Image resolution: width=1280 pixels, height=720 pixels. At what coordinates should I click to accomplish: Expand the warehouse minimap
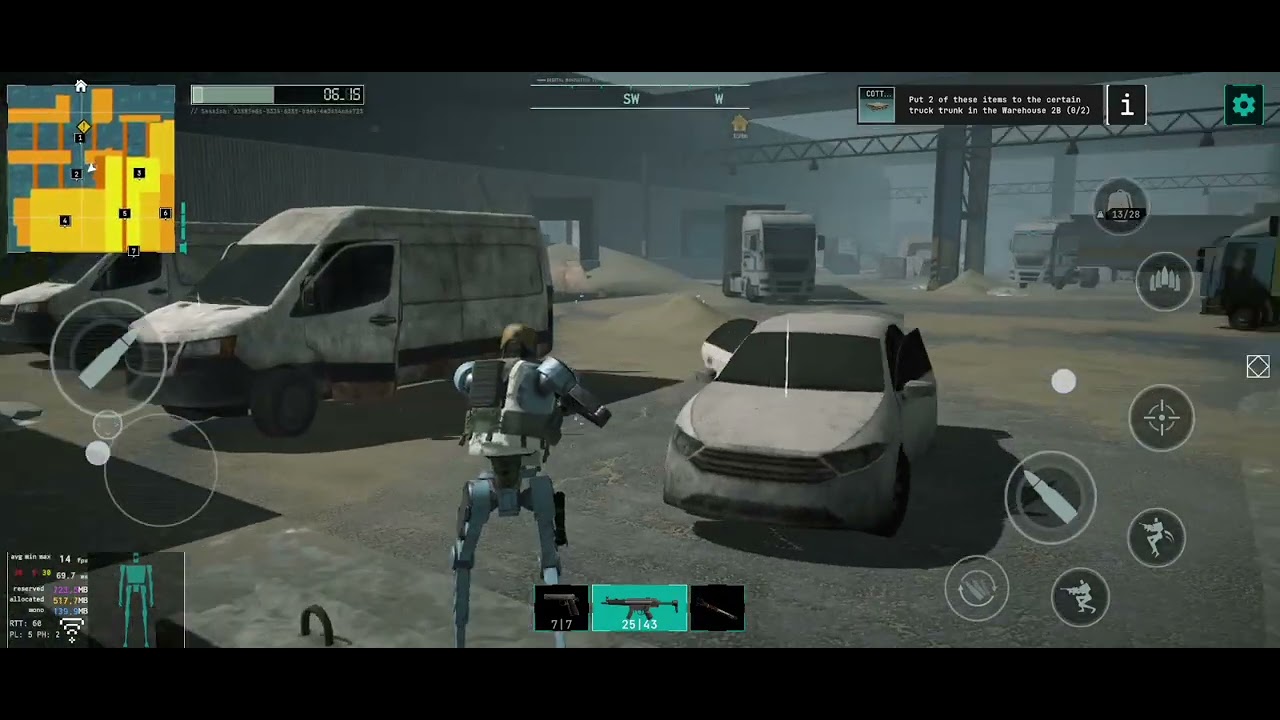point(91,168)
